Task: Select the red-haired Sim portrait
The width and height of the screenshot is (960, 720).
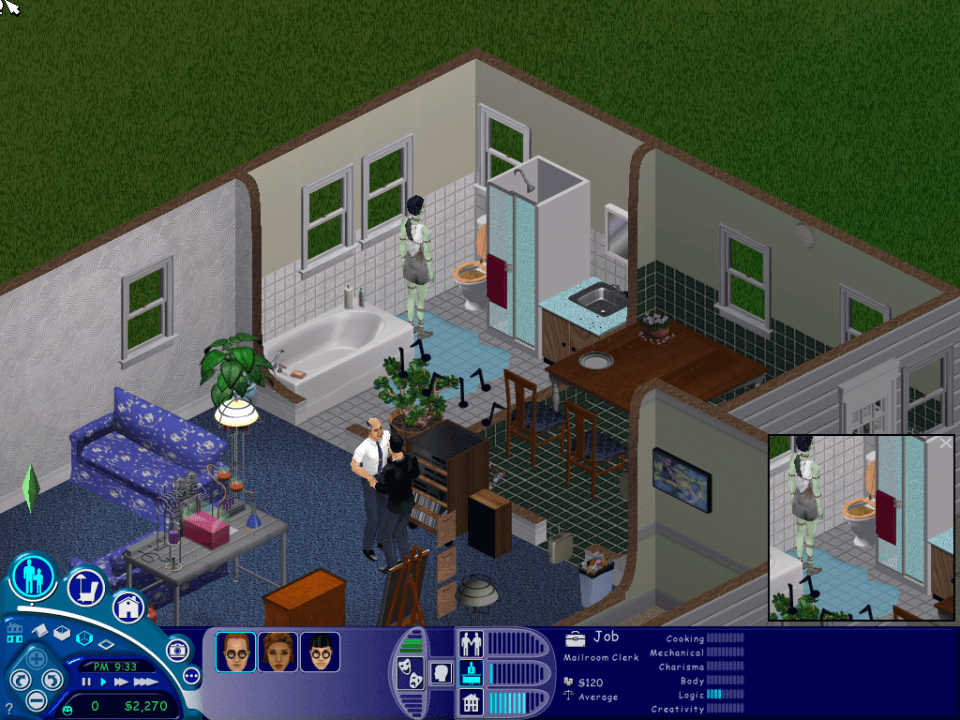Action: pyautogui.click(x=278, y=652)
